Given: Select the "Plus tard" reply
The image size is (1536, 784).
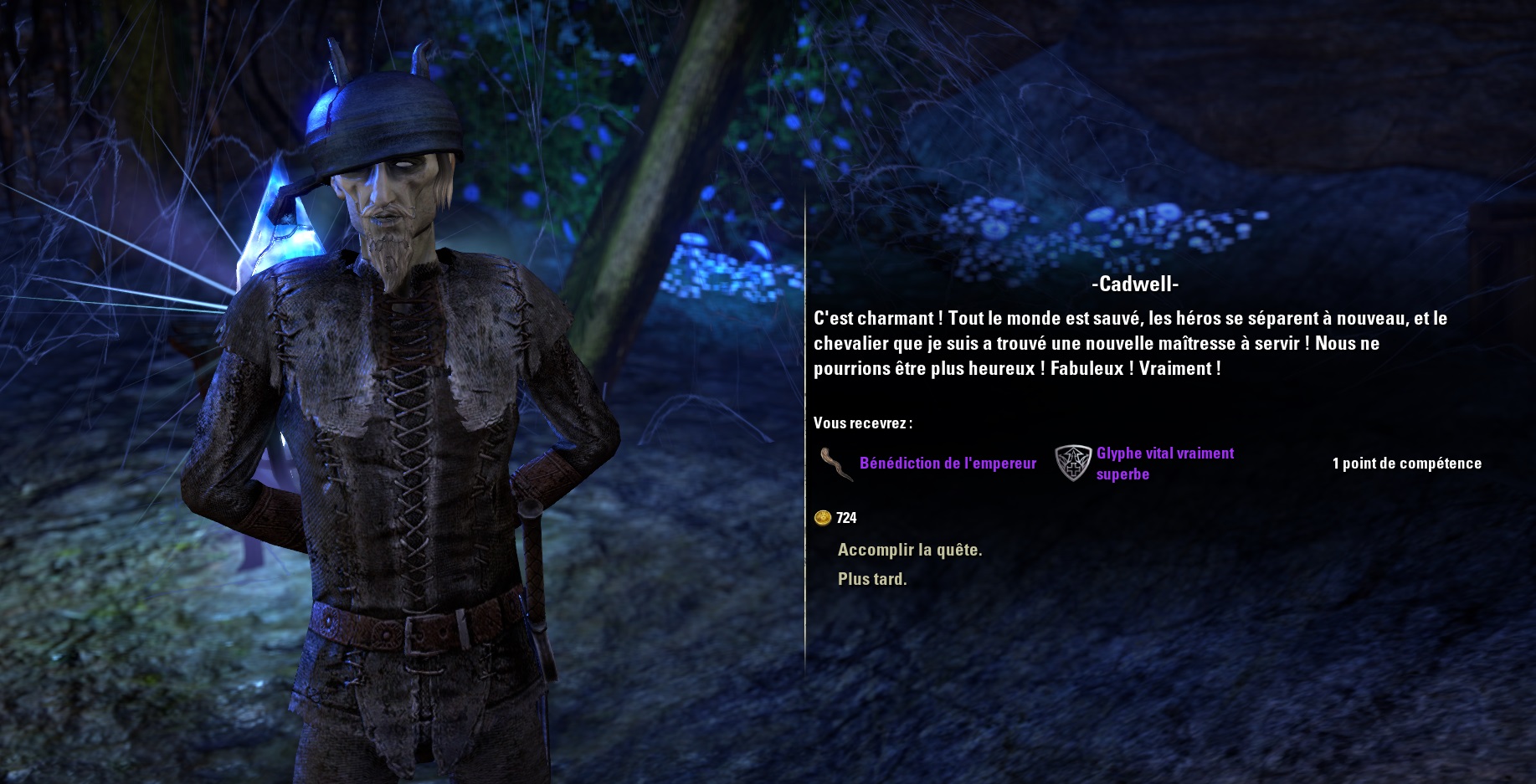Looking at the screenshot, I should pos(871,579).
